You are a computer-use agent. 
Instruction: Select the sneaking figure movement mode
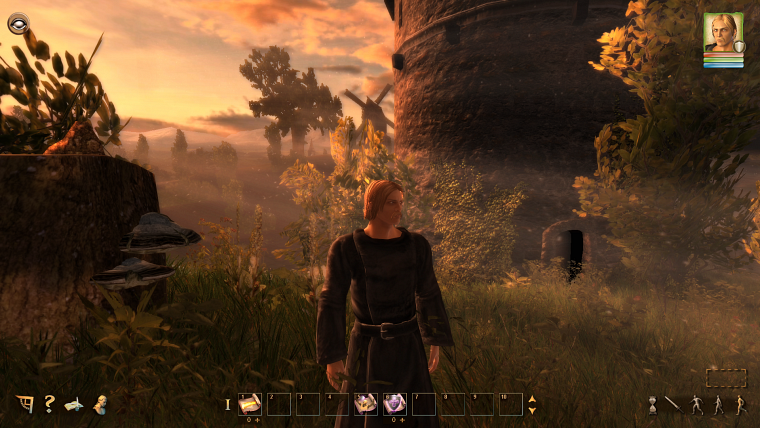coord(696,405)
